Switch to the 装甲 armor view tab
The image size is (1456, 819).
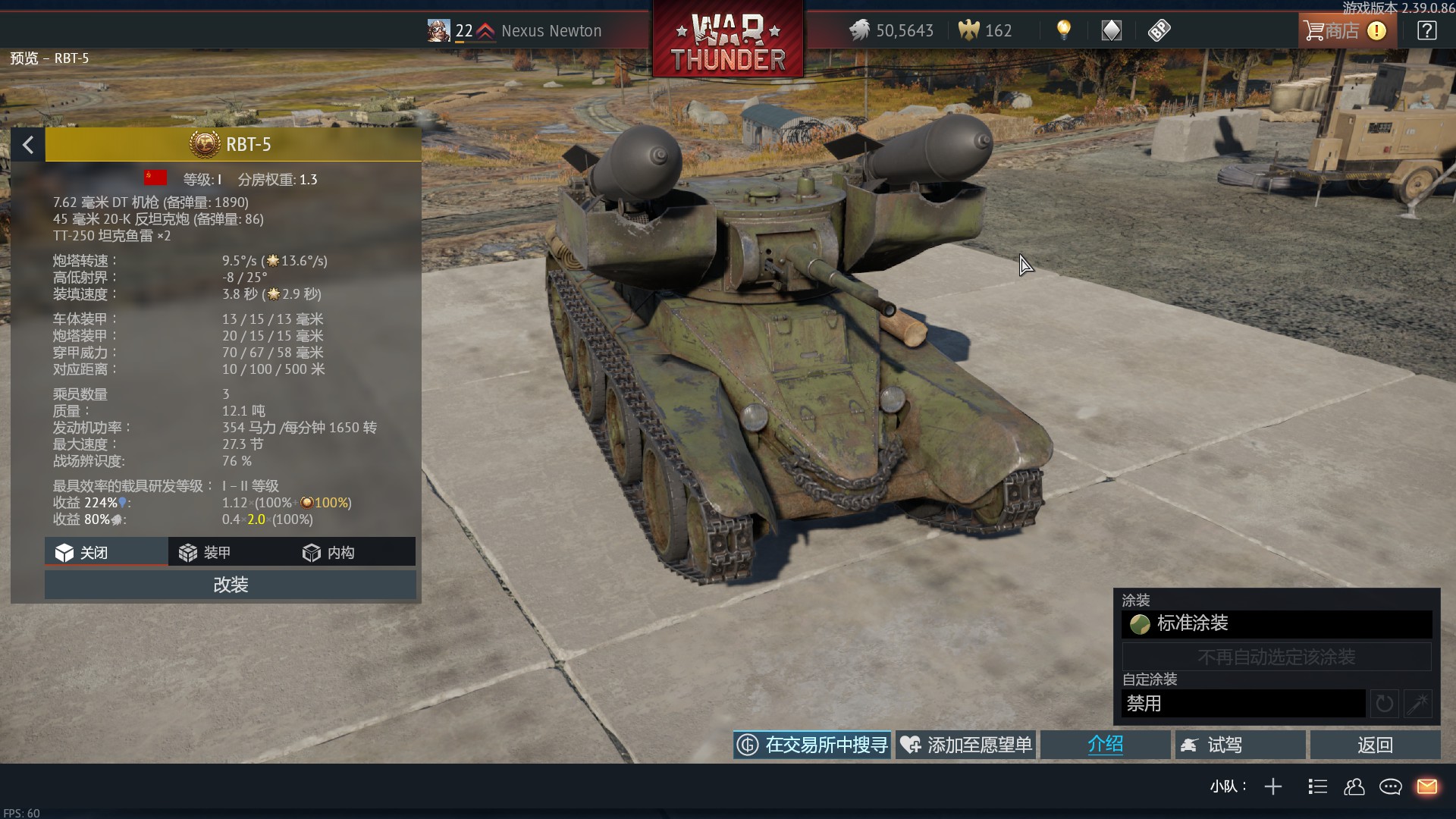click(205, 553)
